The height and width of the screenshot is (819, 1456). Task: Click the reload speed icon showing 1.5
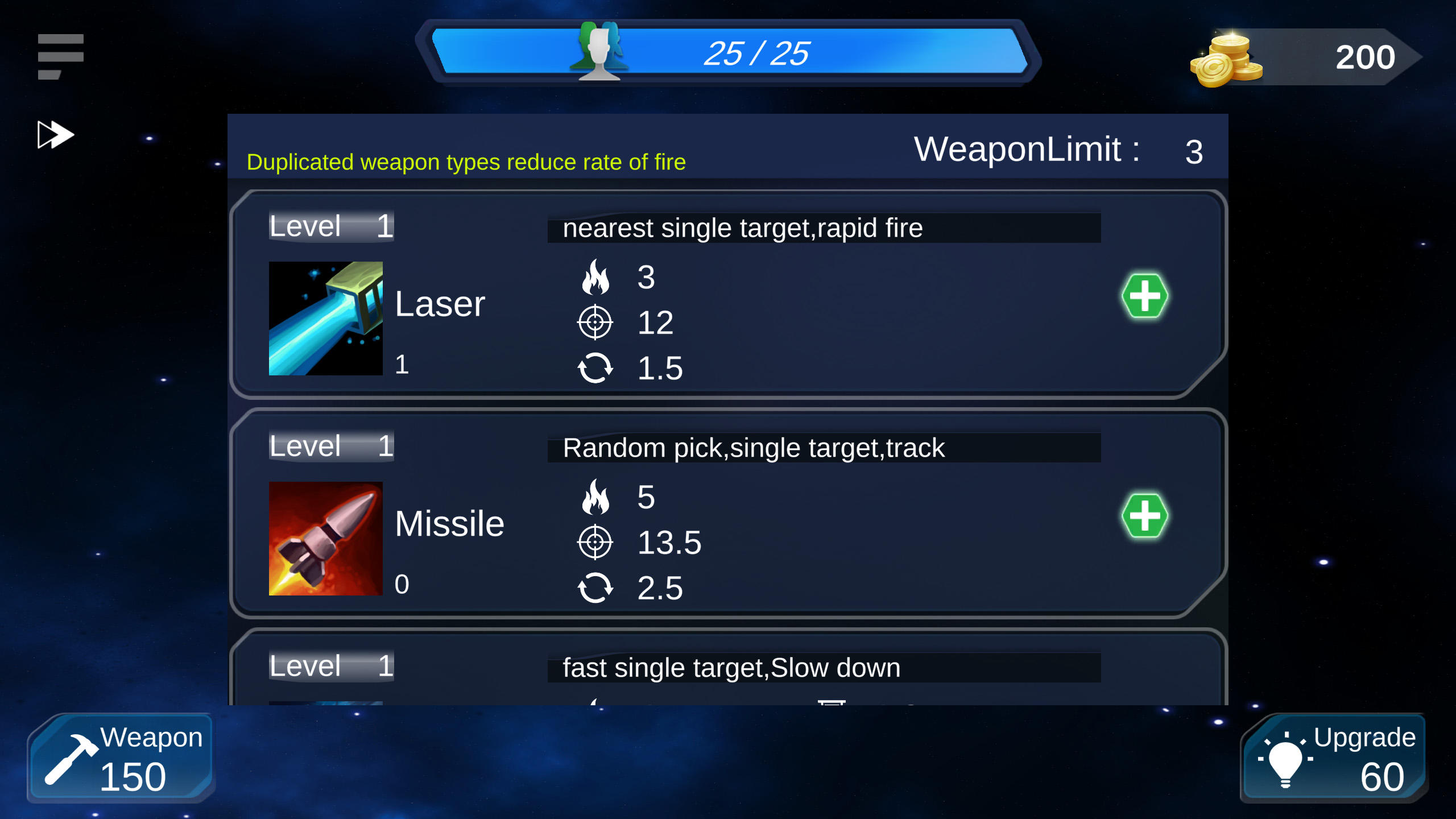[596, 367]
